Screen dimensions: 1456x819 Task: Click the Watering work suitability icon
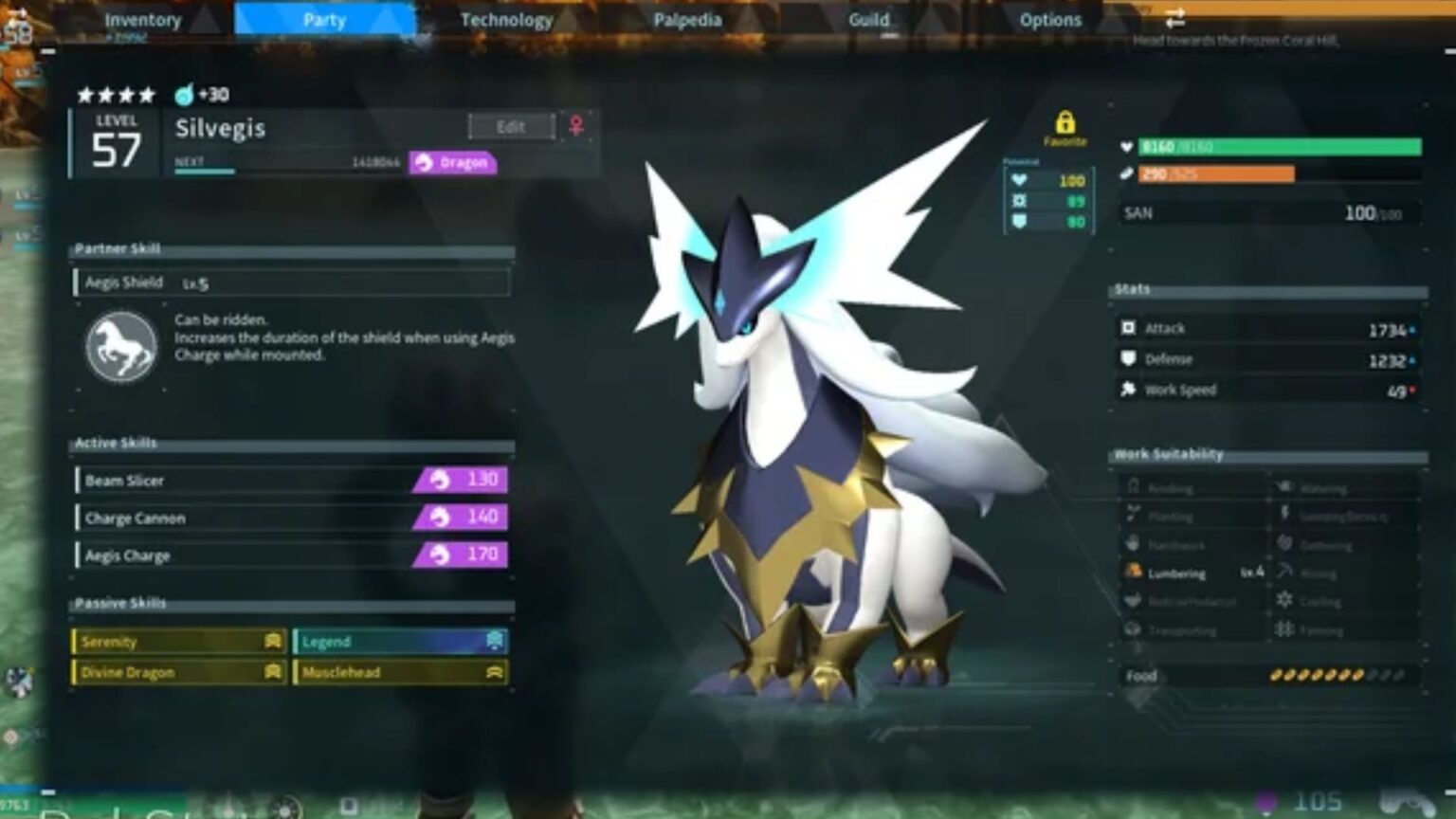pyautogui.click(x=1286, y=487)
